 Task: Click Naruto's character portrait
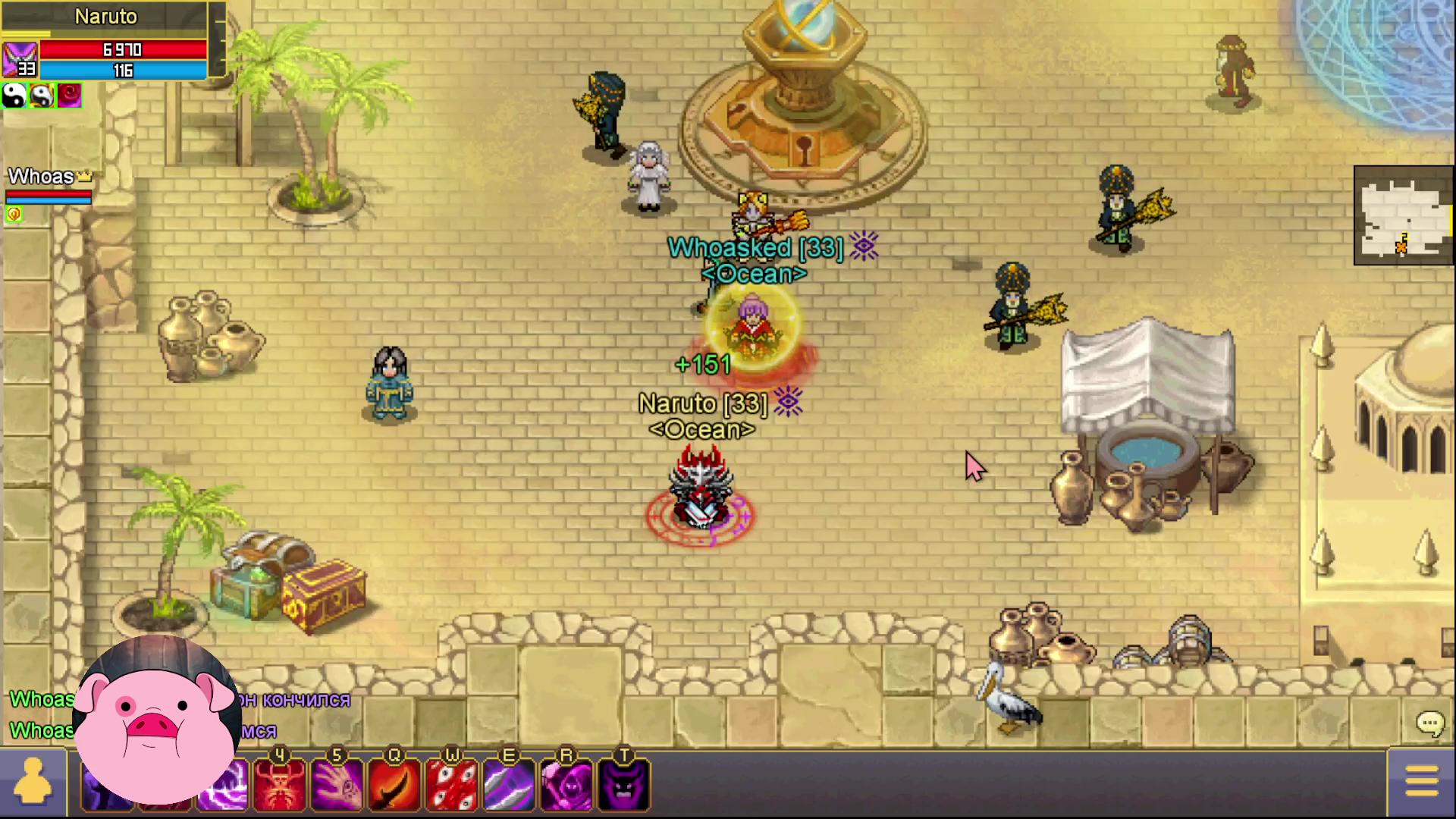pyautogui.click(x=20, y=59)
